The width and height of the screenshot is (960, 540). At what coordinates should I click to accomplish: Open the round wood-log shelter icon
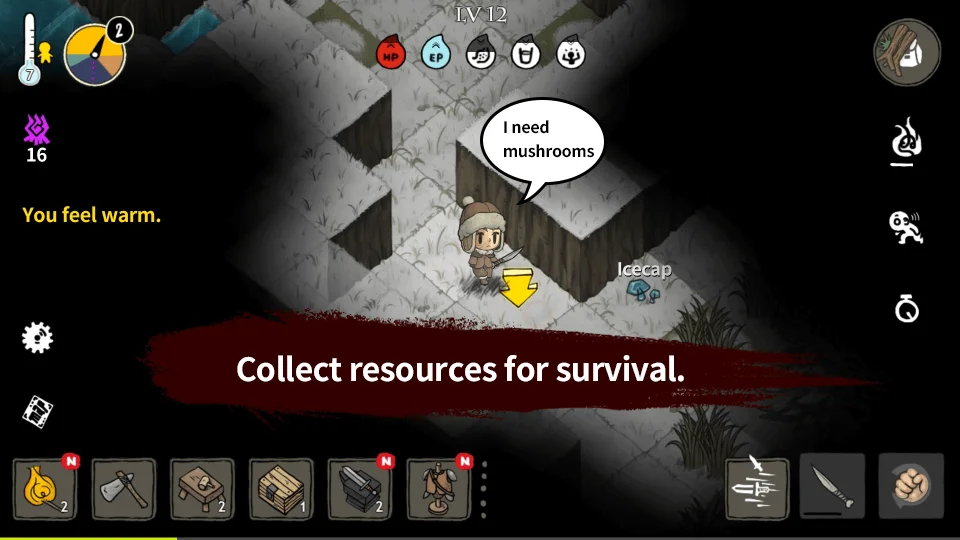click(907, 52)
